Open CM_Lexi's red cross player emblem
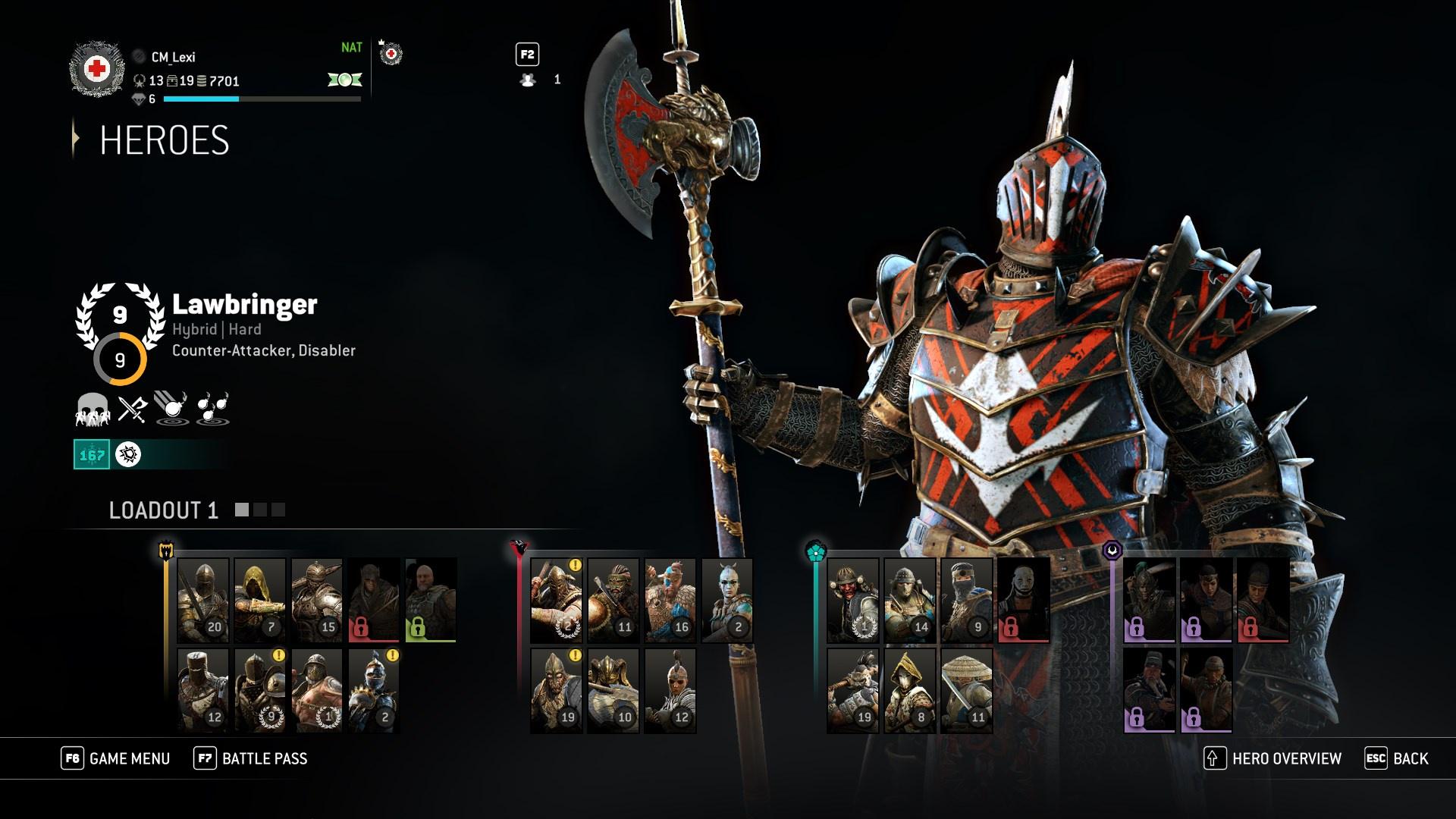 pos(96,70)
